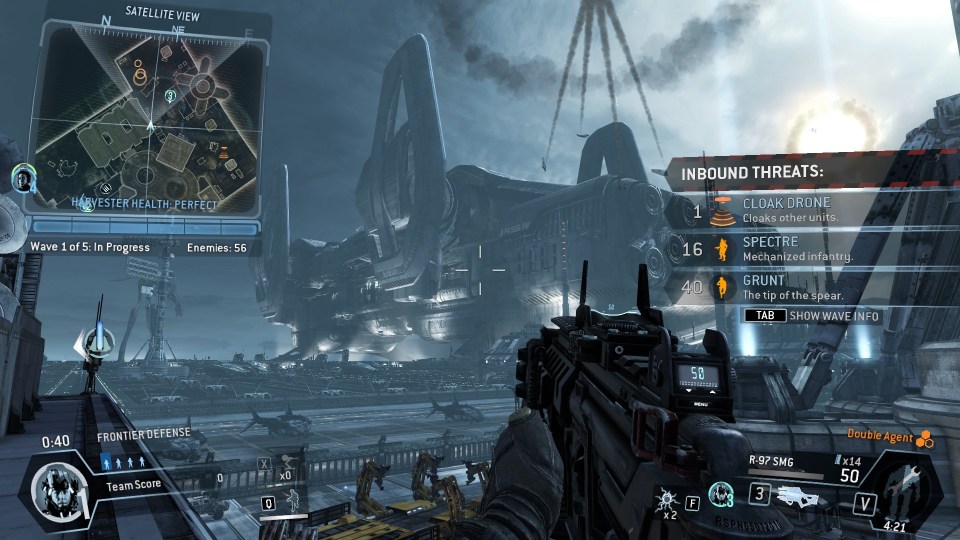960x540 pixels.
Task: Click the running pilot kit icon
Action: tap(294, 500)
